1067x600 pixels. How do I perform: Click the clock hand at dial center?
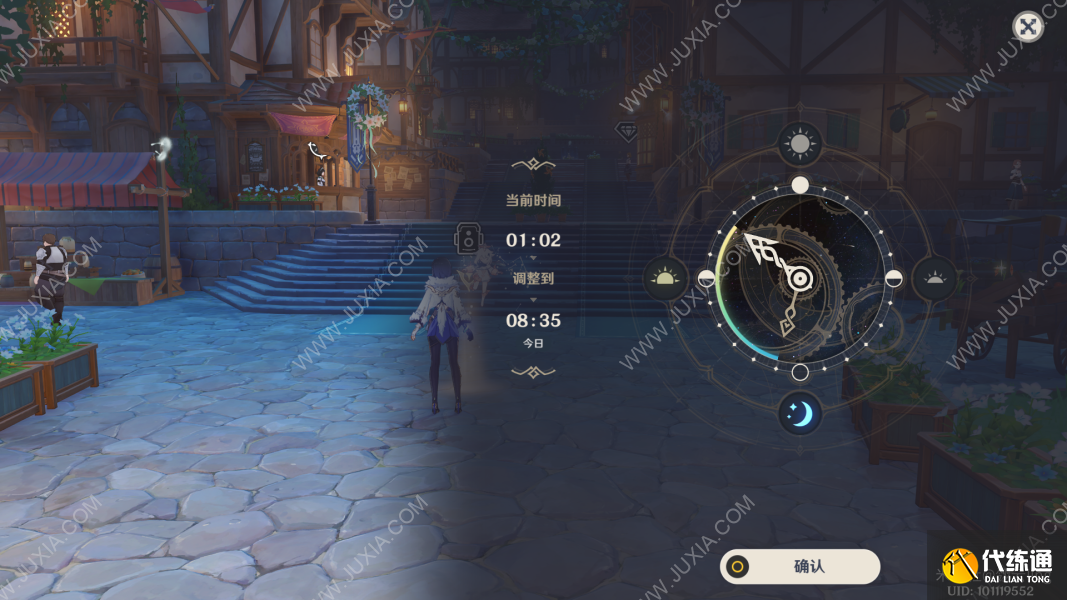pyautogui.click(x=800, y=279)
